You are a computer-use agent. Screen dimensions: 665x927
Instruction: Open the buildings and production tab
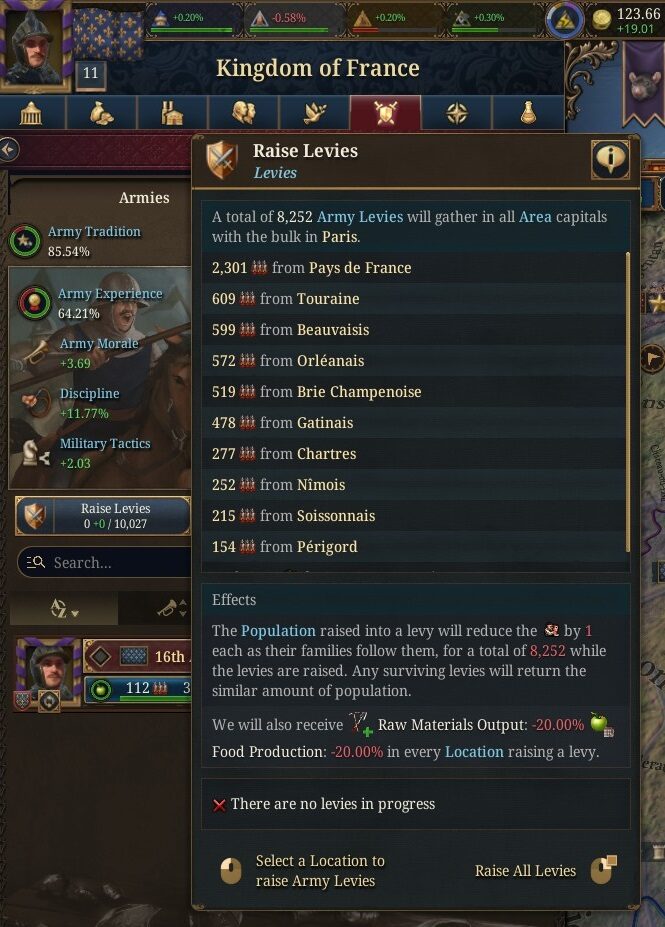click(173, 114)
